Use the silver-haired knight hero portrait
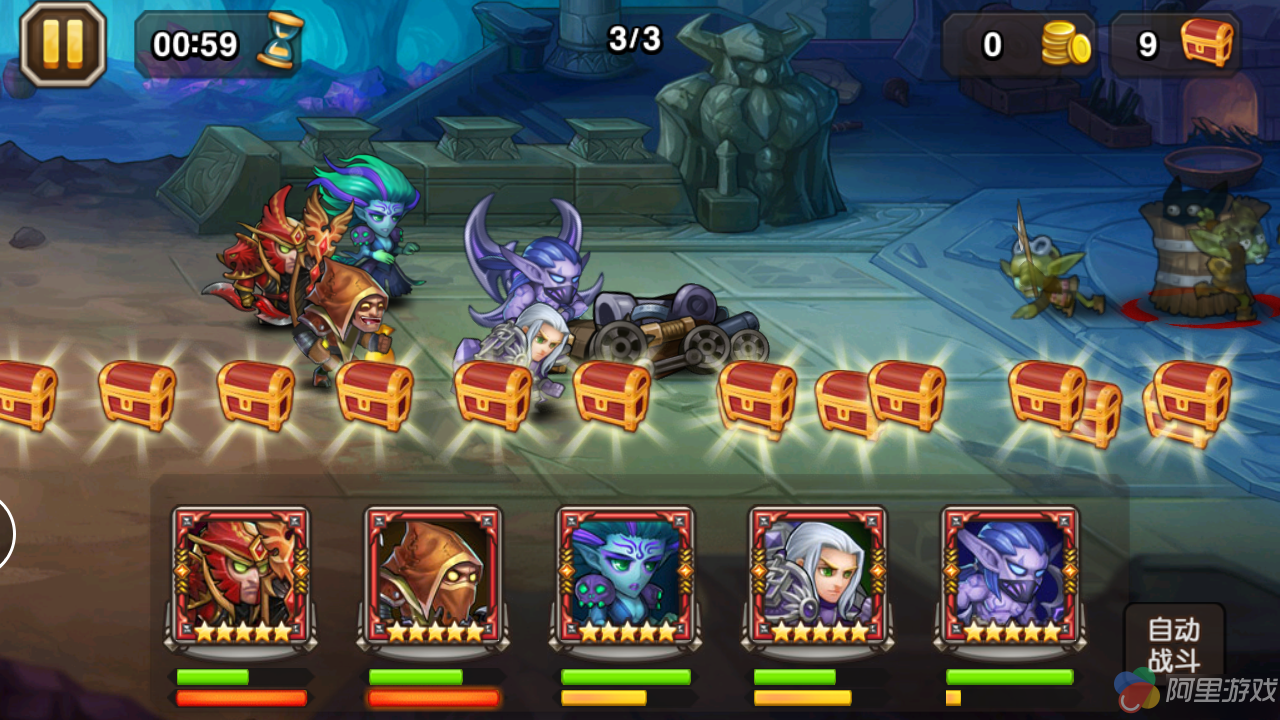1280x720 pixels. (818, 575)
